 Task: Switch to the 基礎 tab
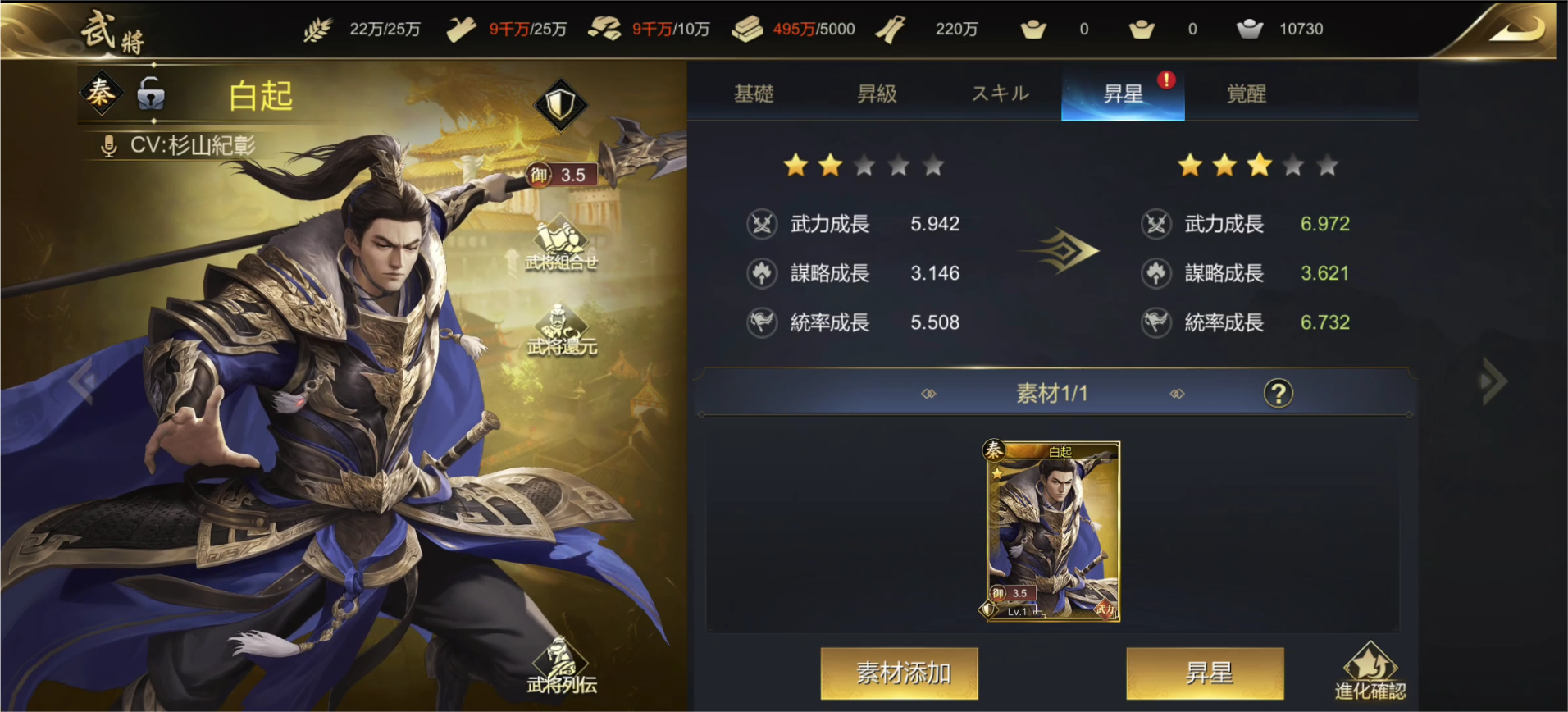[x=755, y=93]
